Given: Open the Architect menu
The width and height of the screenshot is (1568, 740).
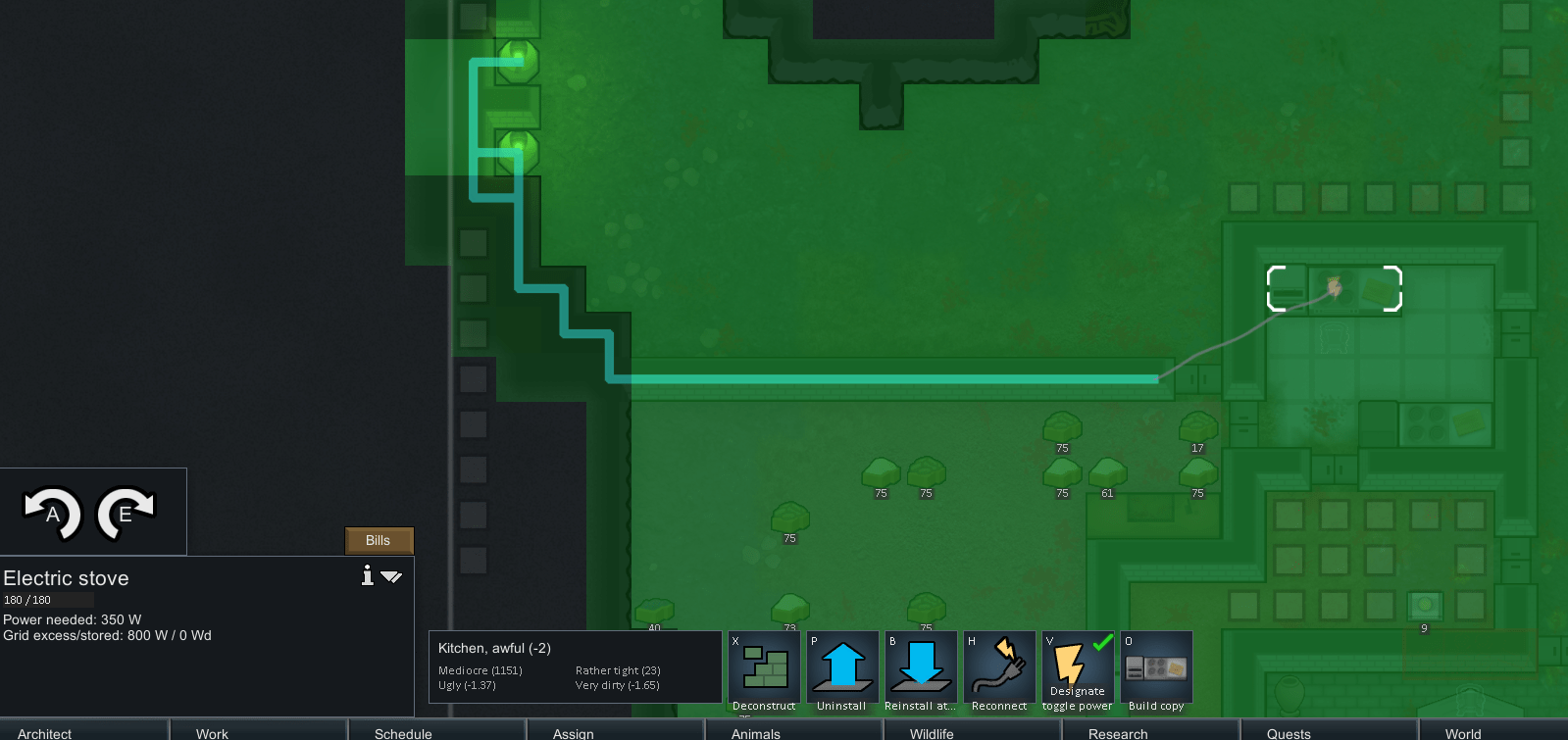Looking at the screenshot, I should pyautogui.click(x=42, y=733).
